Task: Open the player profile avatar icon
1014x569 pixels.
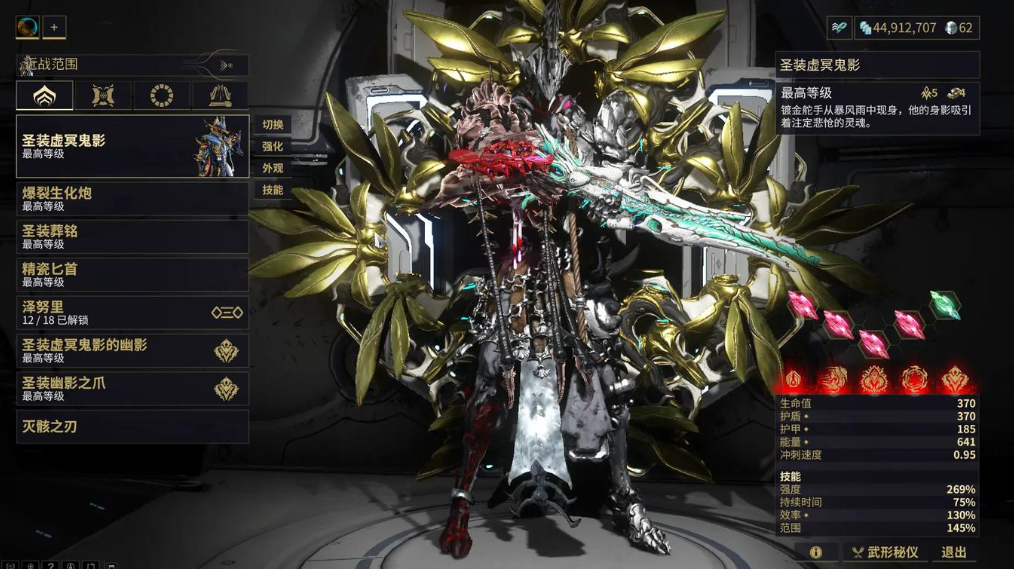Action: (27, 27)
